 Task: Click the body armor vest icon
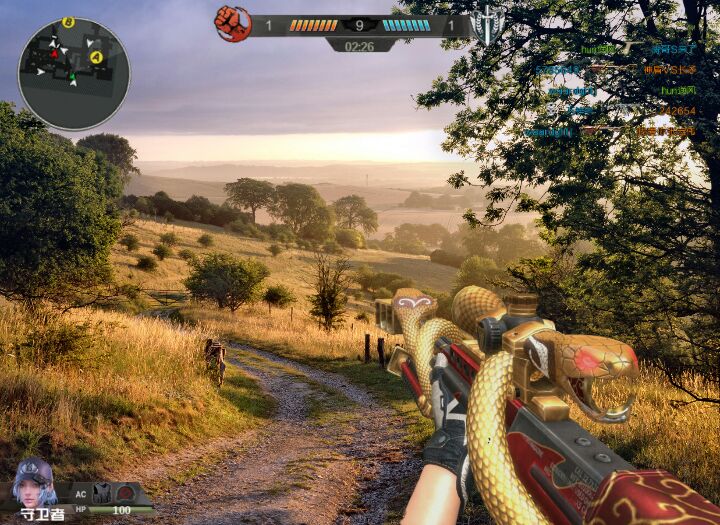101,492
